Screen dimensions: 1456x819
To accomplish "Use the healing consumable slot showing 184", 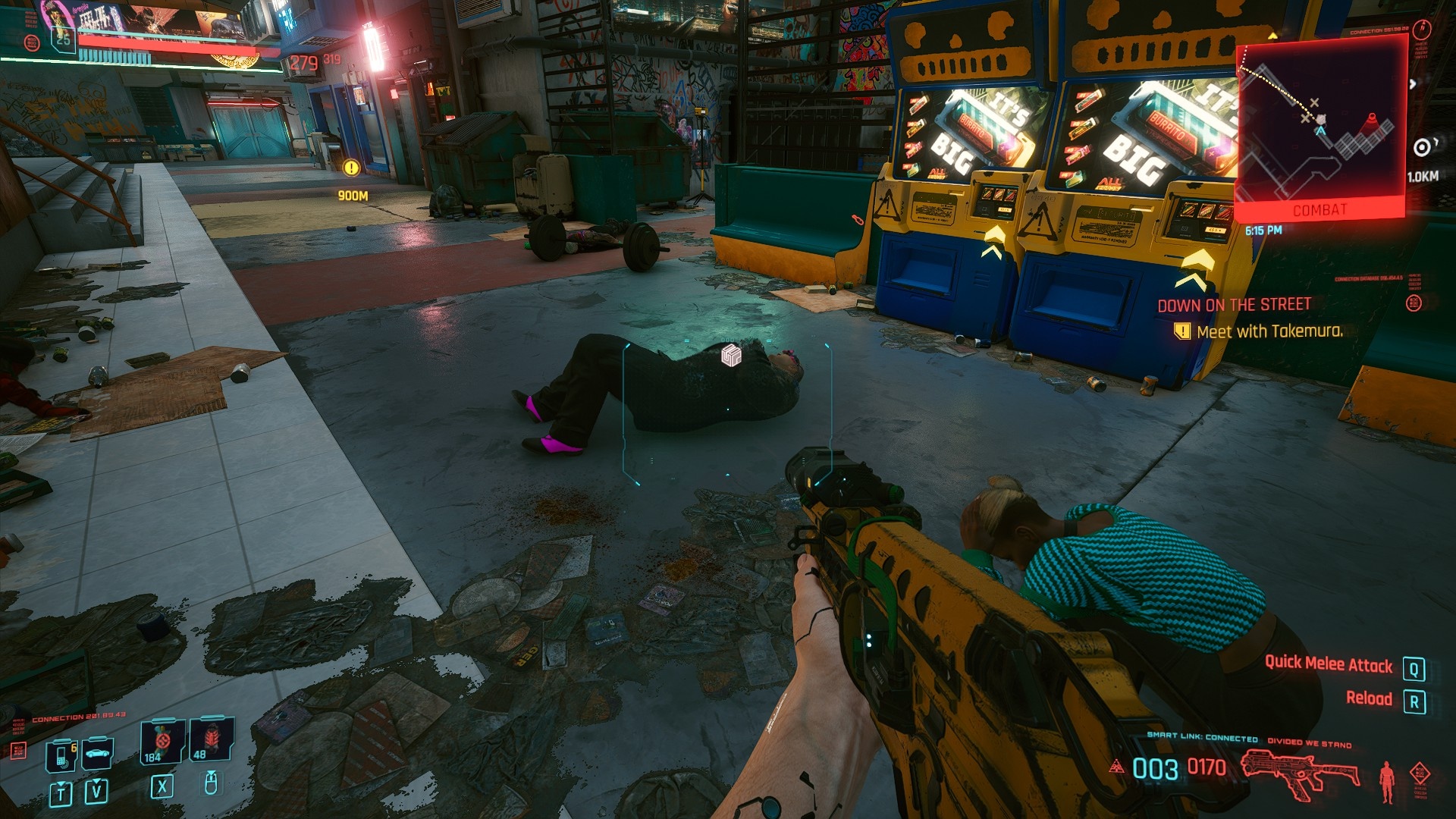I will point(162,741).
